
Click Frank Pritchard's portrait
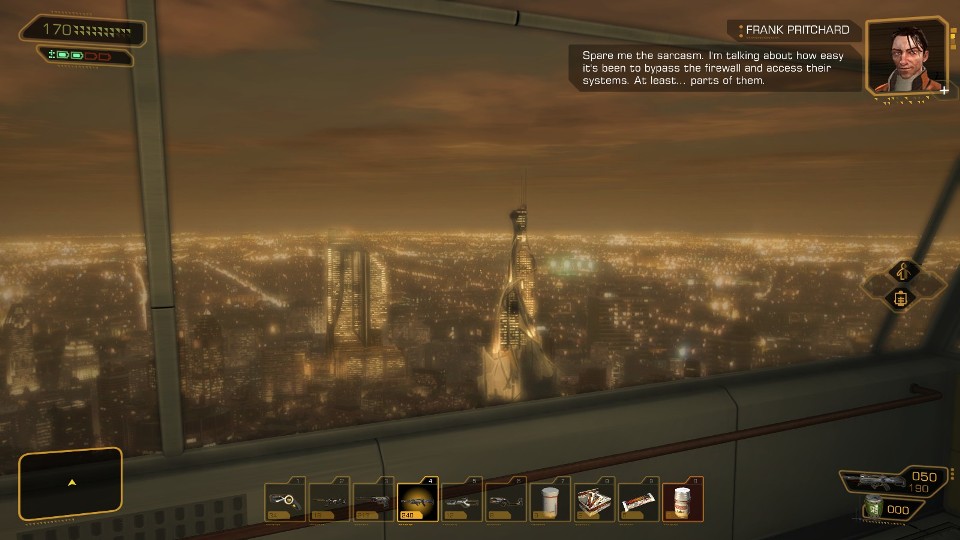tap(892, 56)
